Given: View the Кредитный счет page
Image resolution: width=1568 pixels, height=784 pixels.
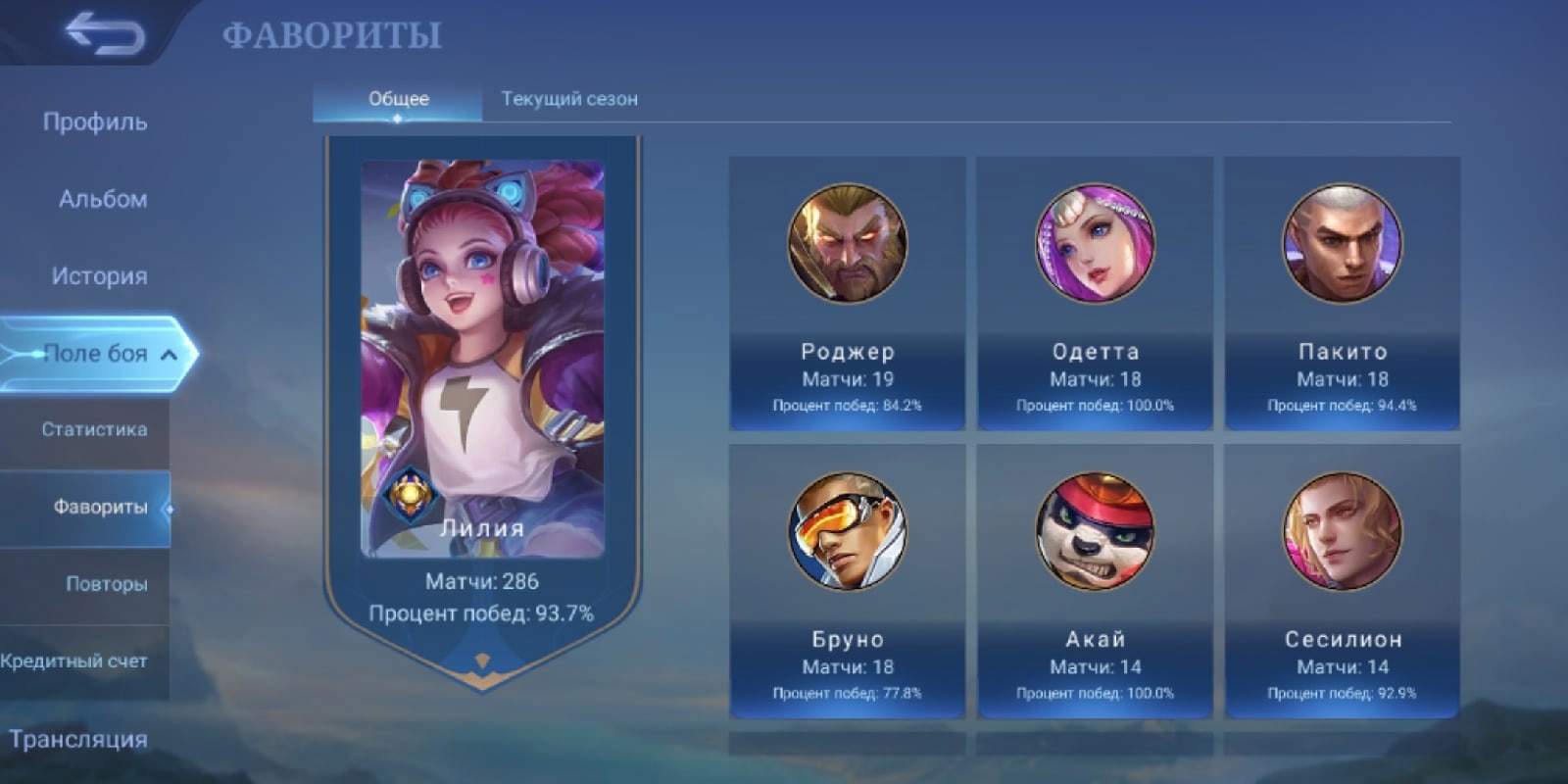Looking at the screenshot, I should 74,661.
